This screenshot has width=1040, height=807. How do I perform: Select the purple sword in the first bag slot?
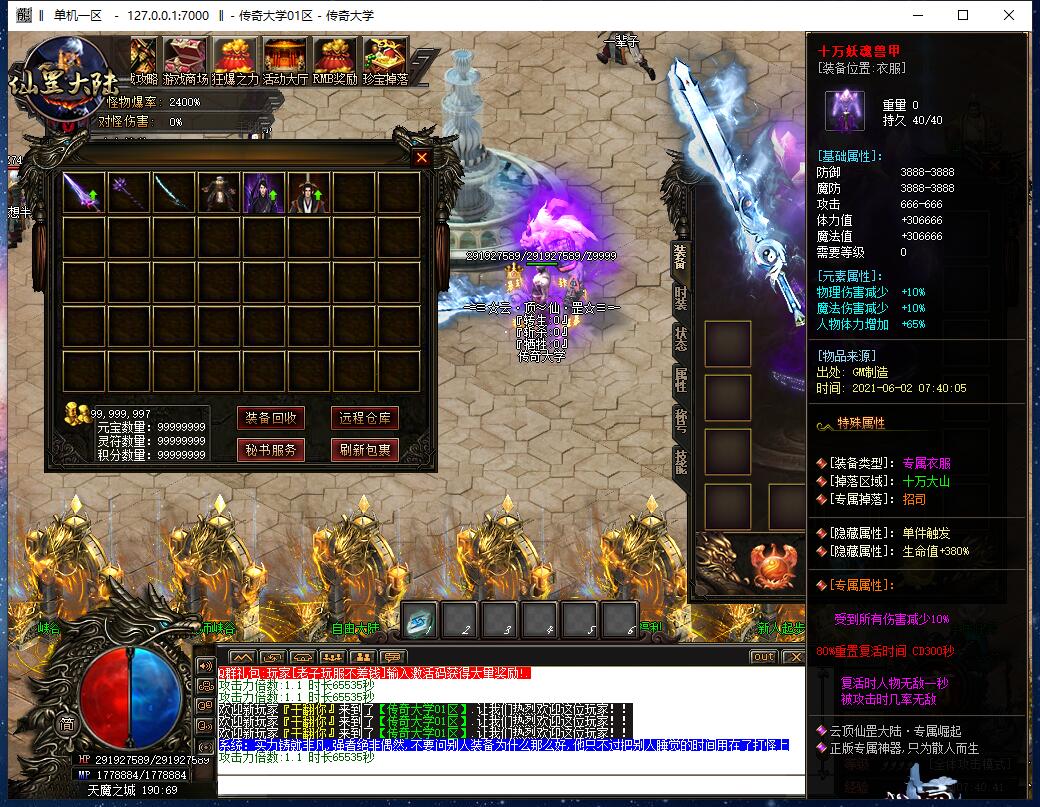84,193
